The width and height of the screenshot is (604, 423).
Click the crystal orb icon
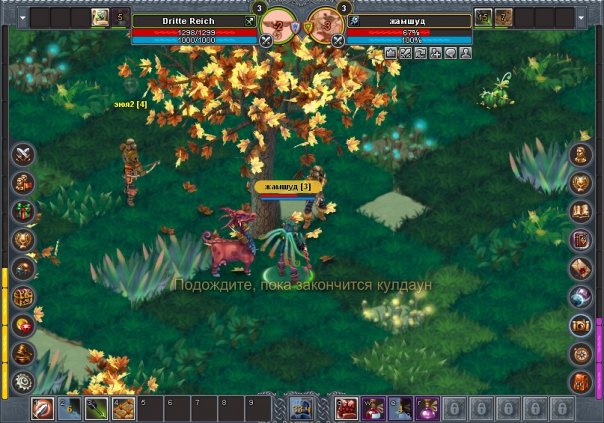point(582,296)
